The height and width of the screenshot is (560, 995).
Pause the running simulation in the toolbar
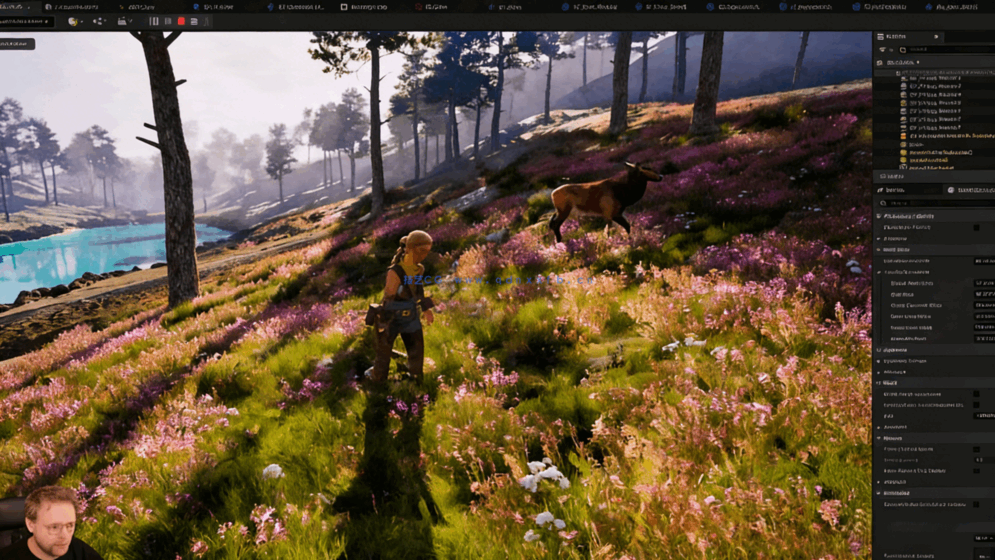pos(154,21)
